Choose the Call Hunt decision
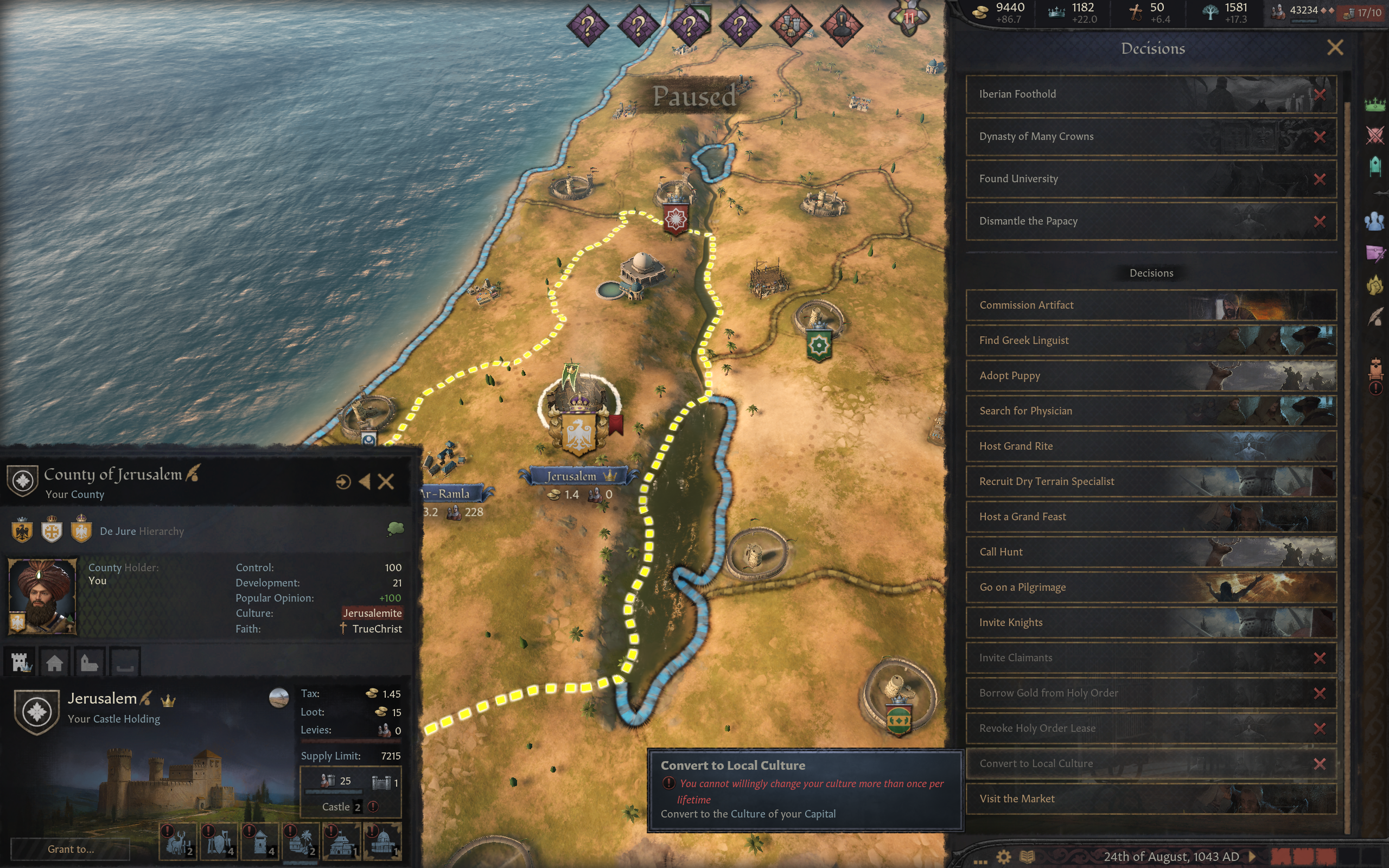The image size is (1389, 868). click(x=1150, y=552)
